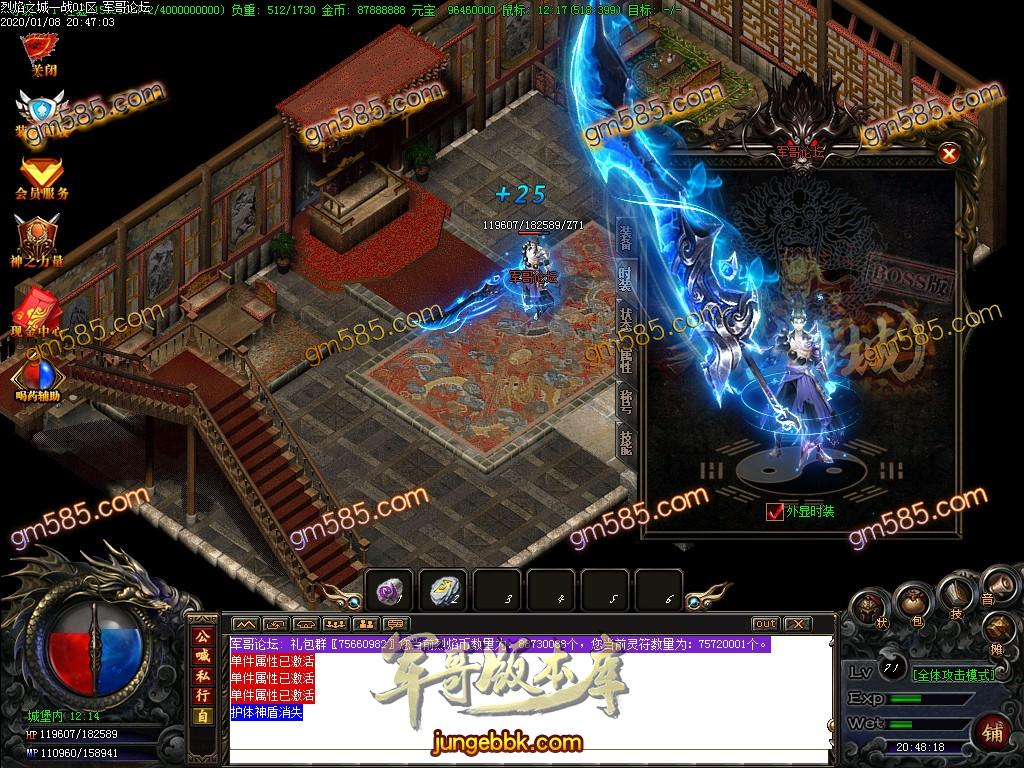This screenshot has height=768, width=1024.
Task: Open the winged shield equipment icon
Action: (40, 112)
